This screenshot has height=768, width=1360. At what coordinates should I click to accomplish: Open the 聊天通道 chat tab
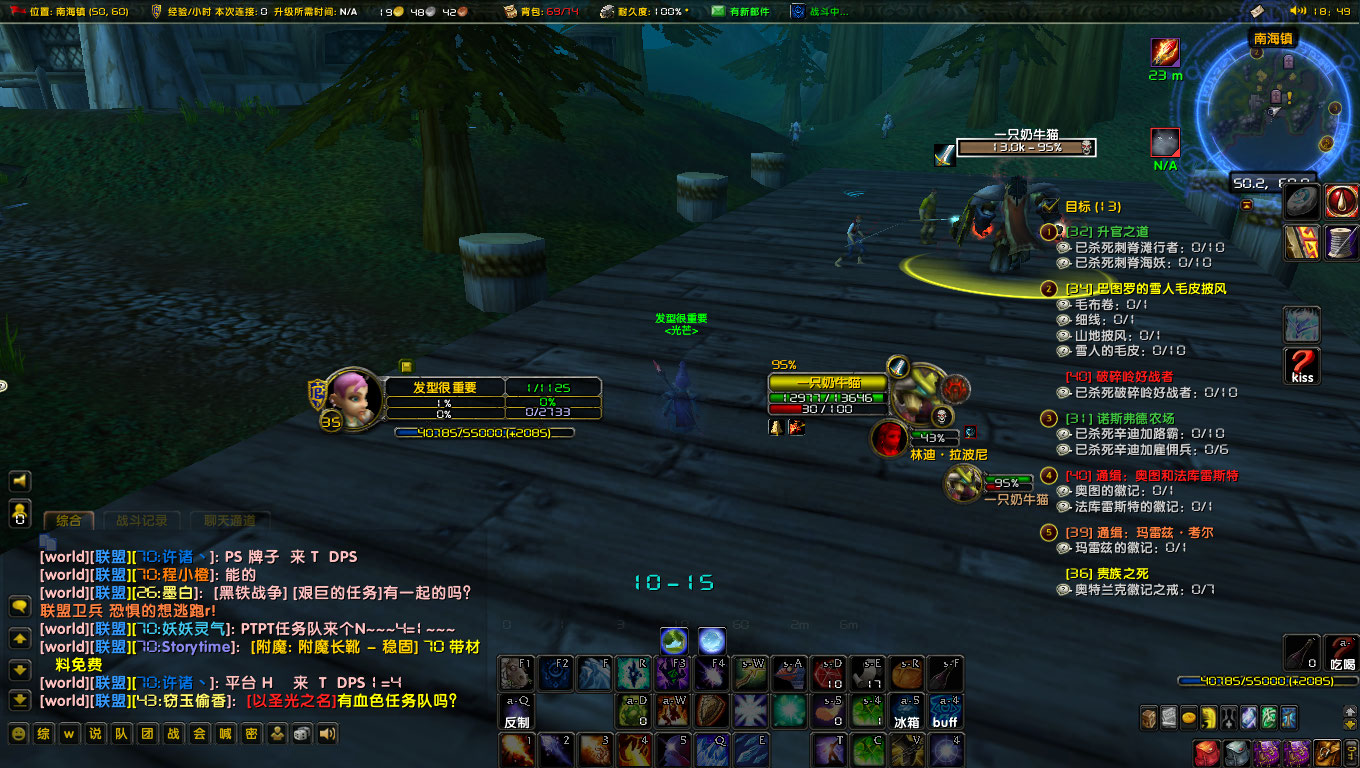[231, 521]
